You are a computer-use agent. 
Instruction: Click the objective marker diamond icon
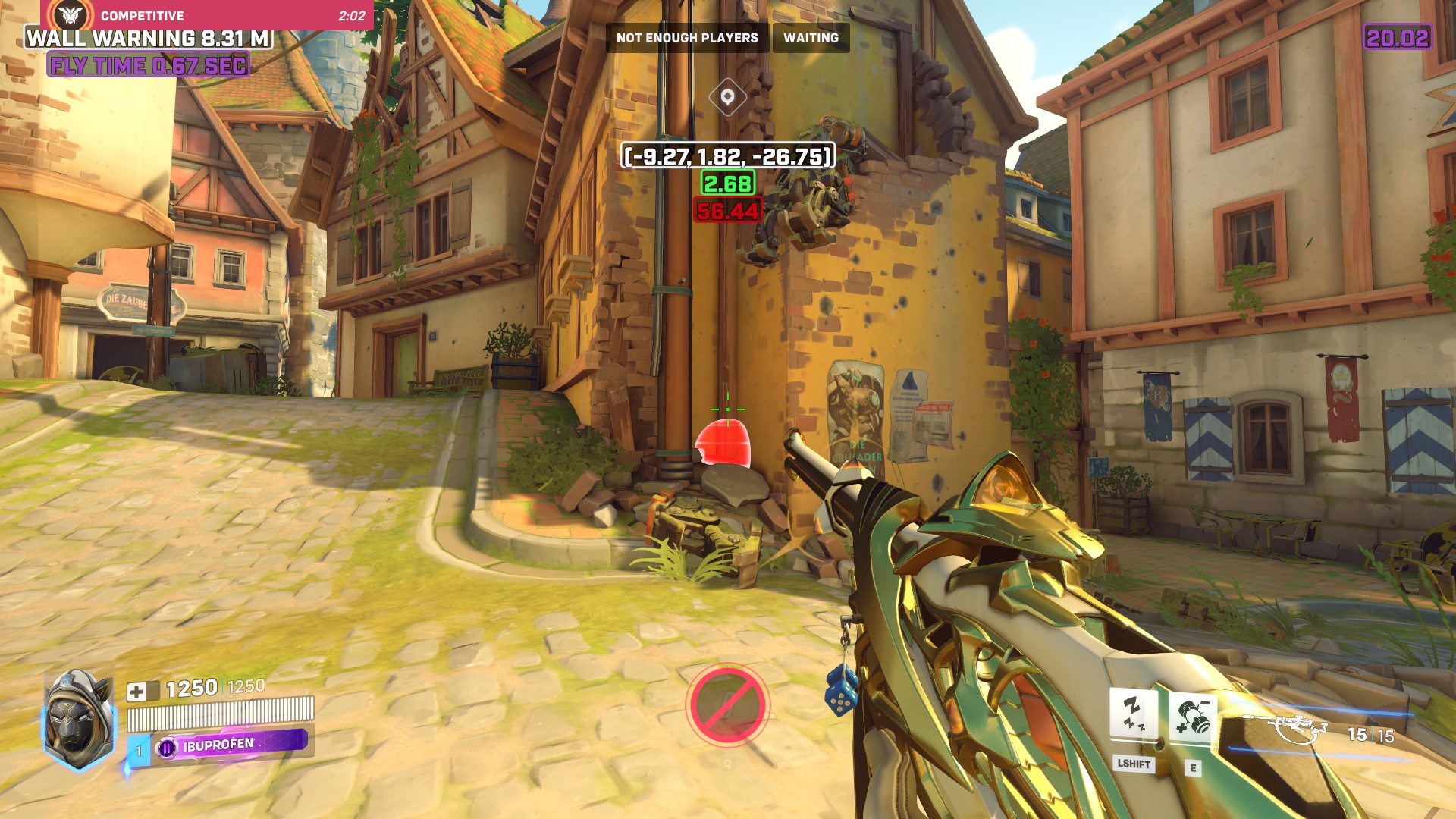click(x=727, y=97)
